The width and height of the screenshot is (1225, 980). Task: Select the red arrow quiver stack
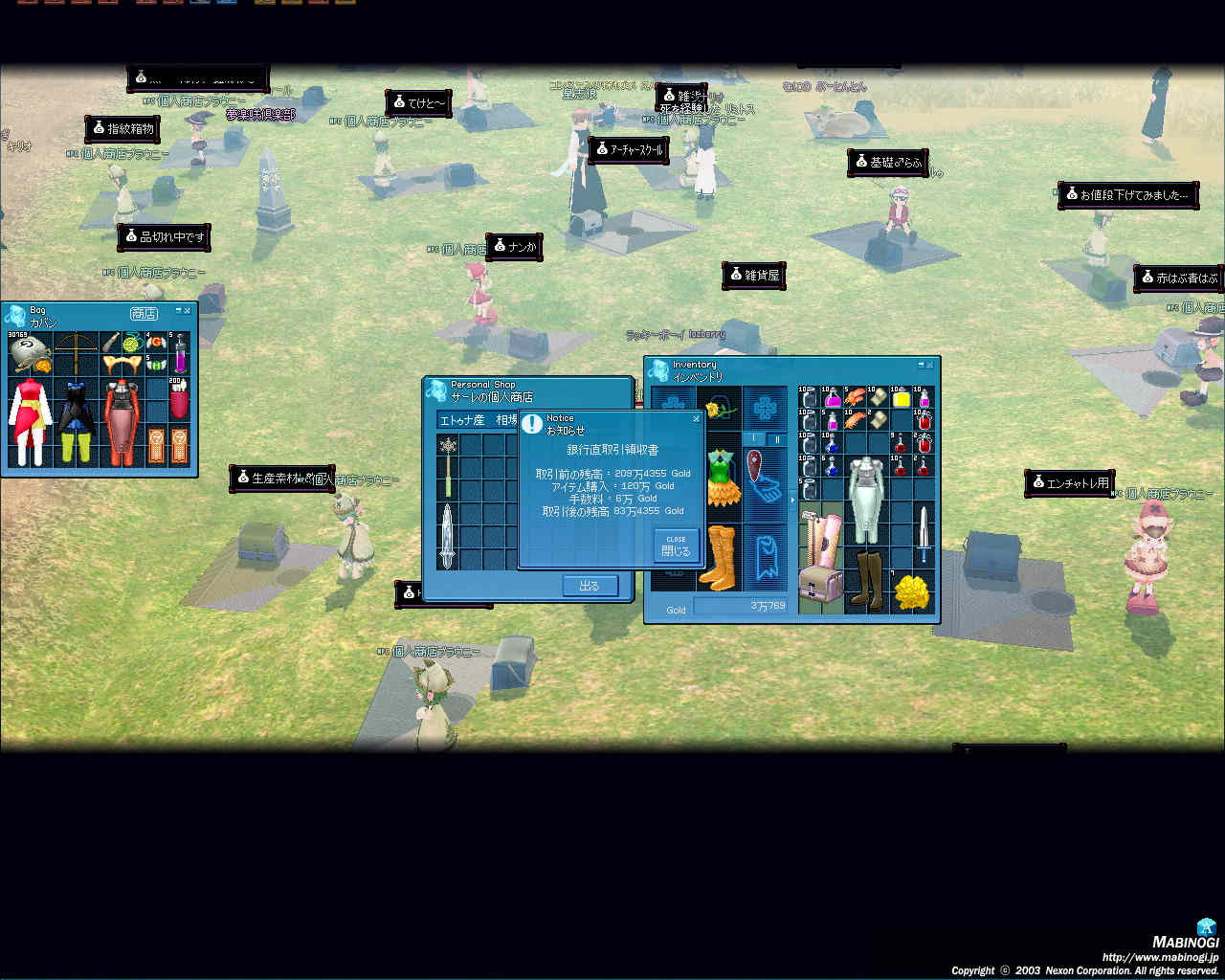coord(179,400)
